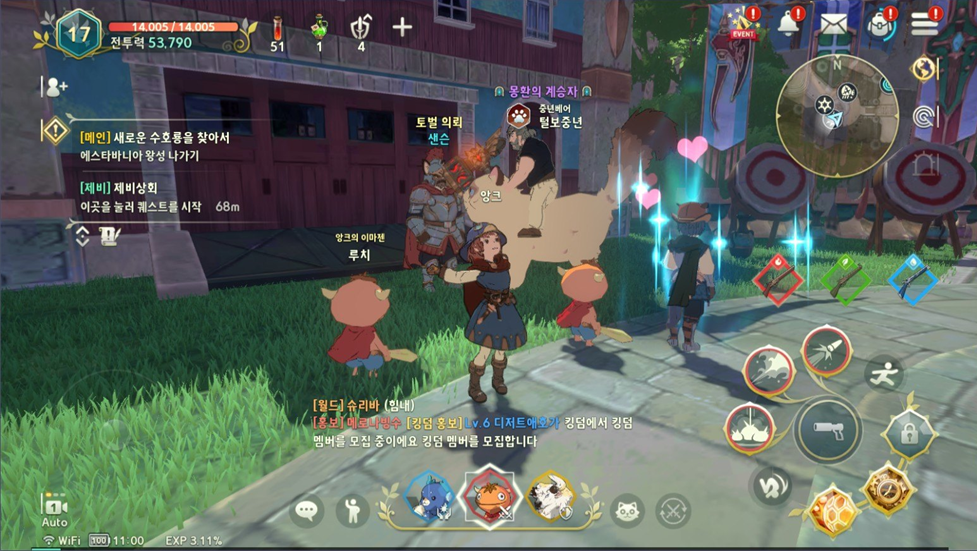
Task: Fire the main gun attack button
Action: coord(828,430)
